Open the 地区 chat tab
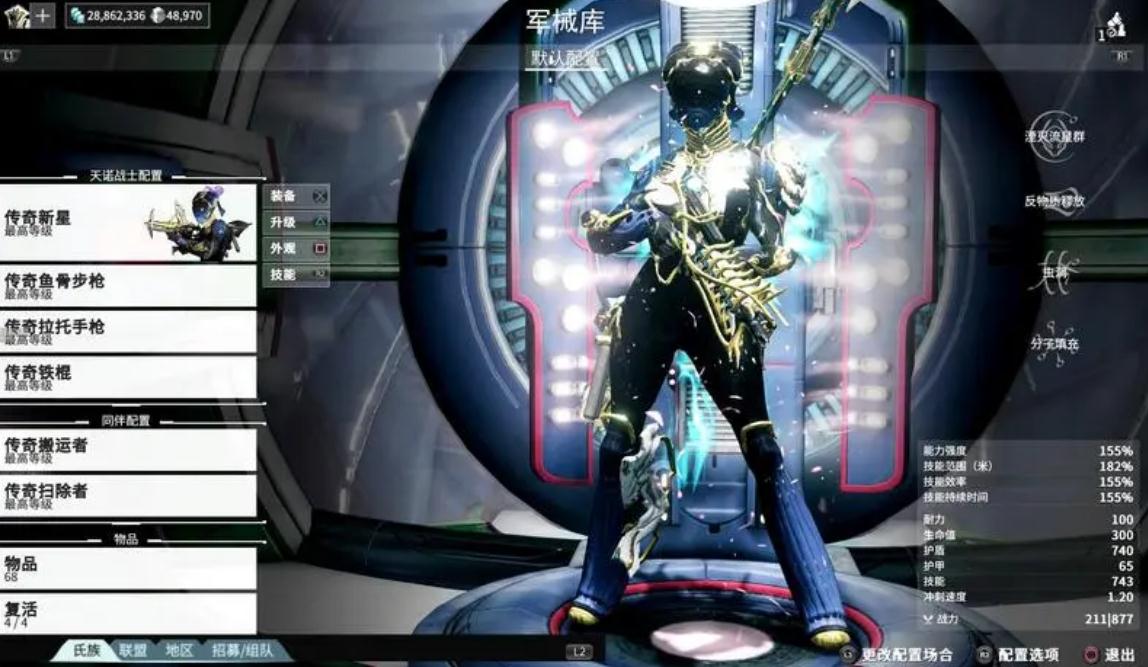1148x667 pixels. (x=179, y=650)
